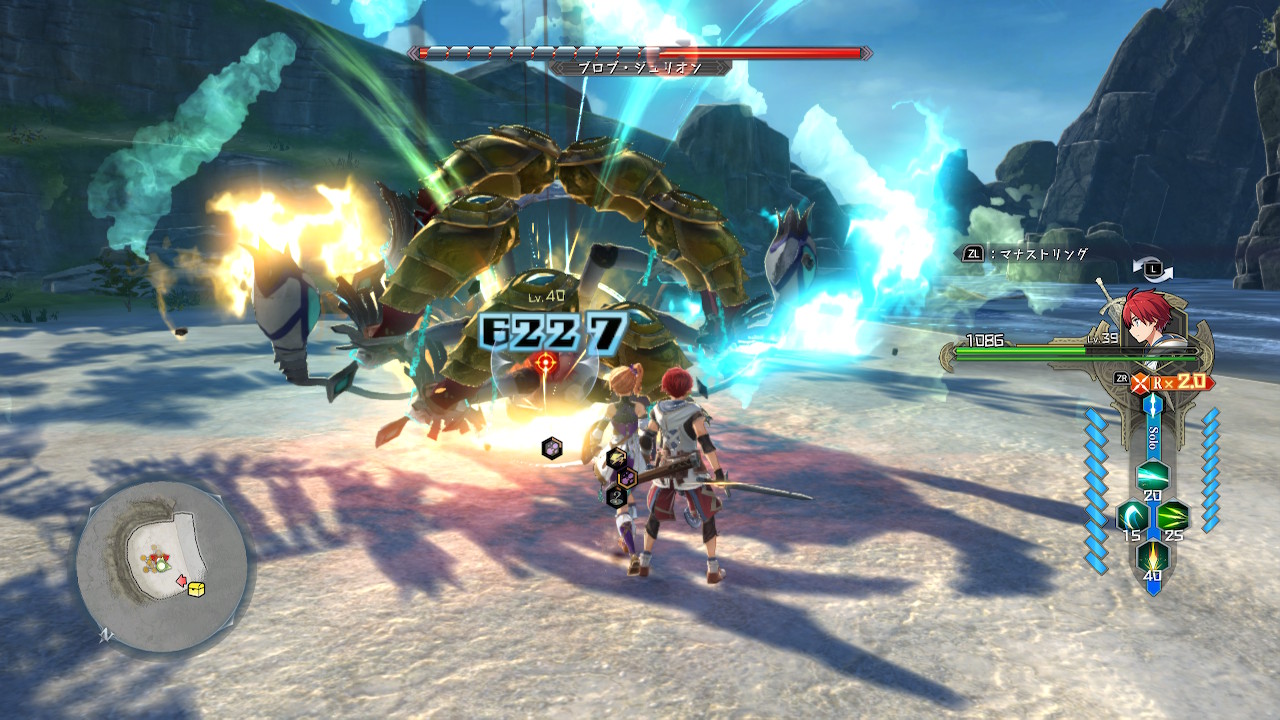
Task: Activate the yellow burst skill costing 40
Action: 1152,556
